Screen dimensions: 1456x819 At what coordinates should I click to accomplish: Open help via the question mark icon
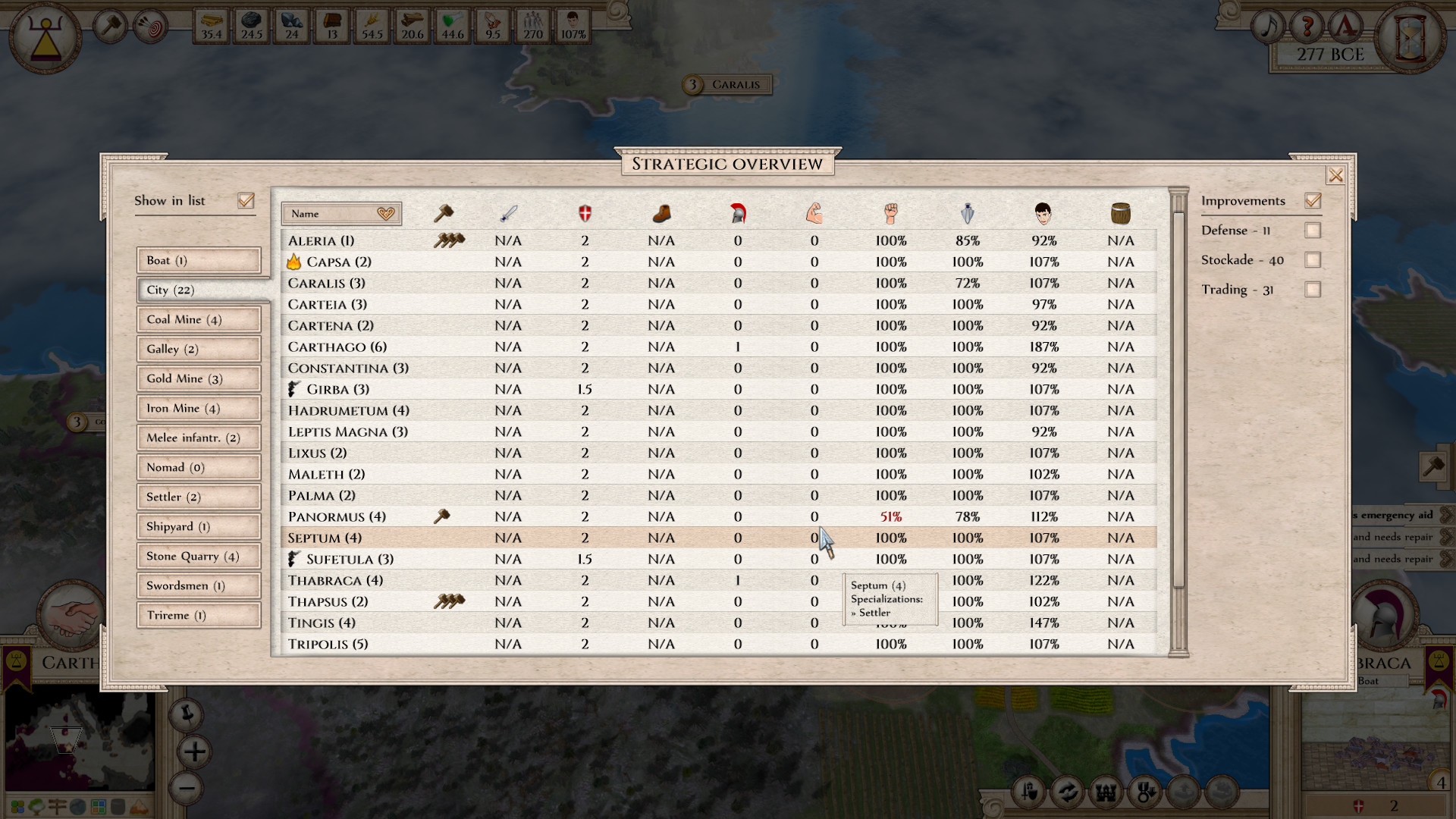pos(1306,25)
